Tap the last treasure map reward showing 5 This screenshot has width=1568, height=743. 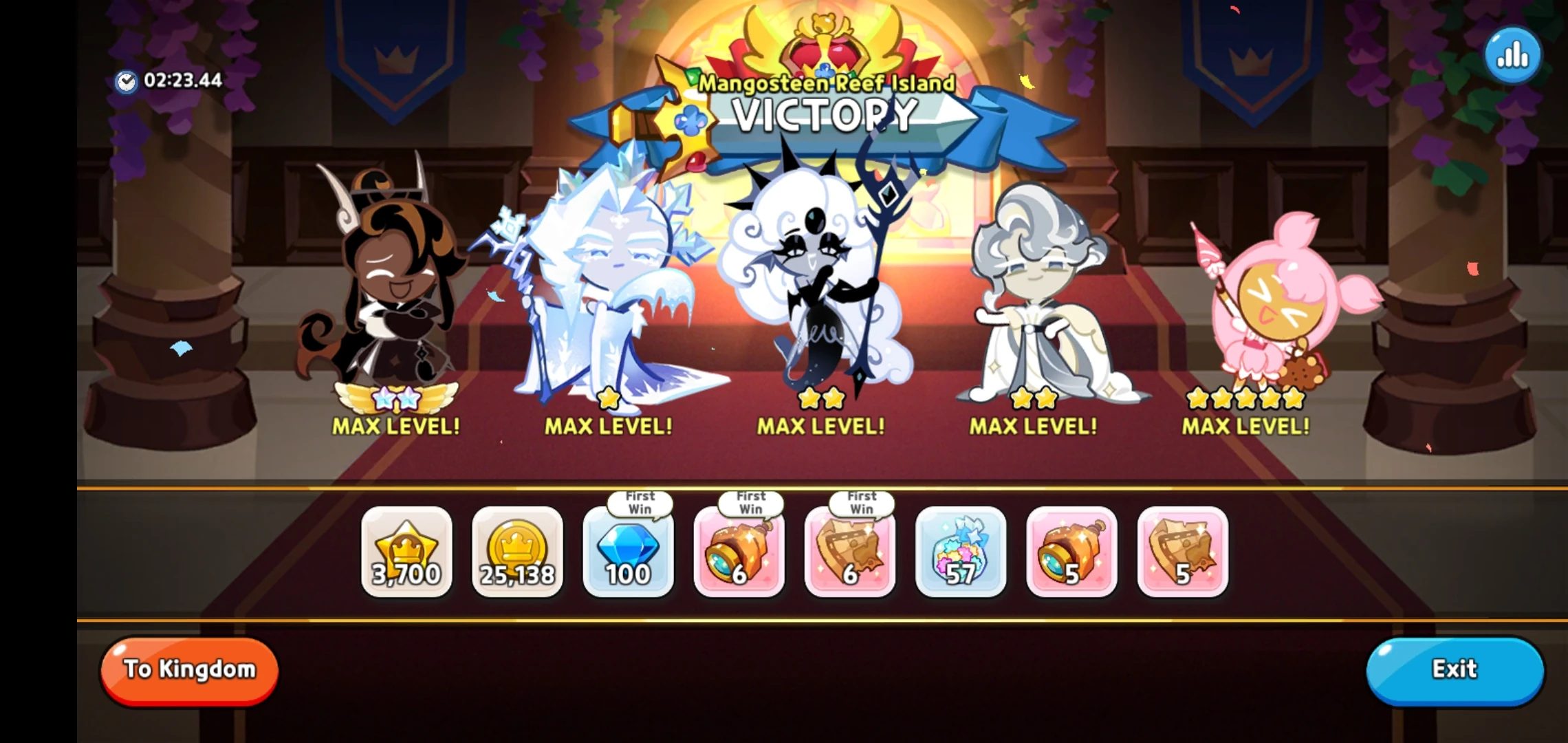(1183, 554)
